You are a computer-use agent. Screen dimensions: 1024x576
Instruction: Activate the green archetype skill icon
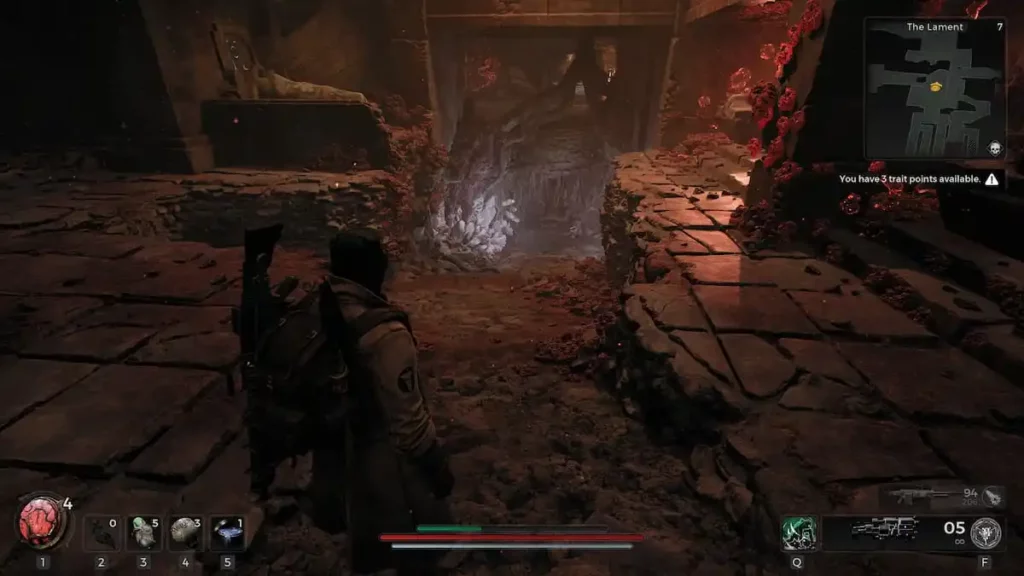click(799, 532)
